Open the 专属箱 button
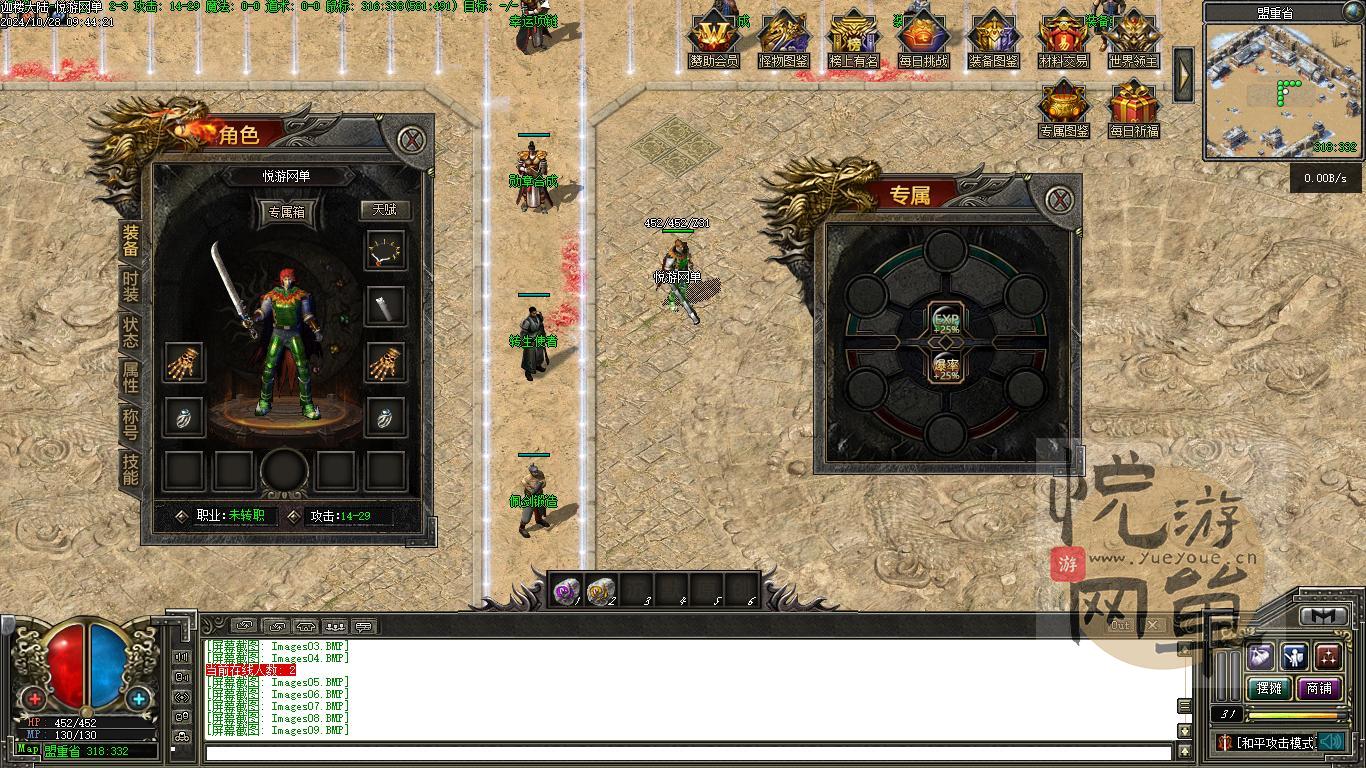Image resolution: width=1366 pixels, height=768 pixels. tap(286, 212)
